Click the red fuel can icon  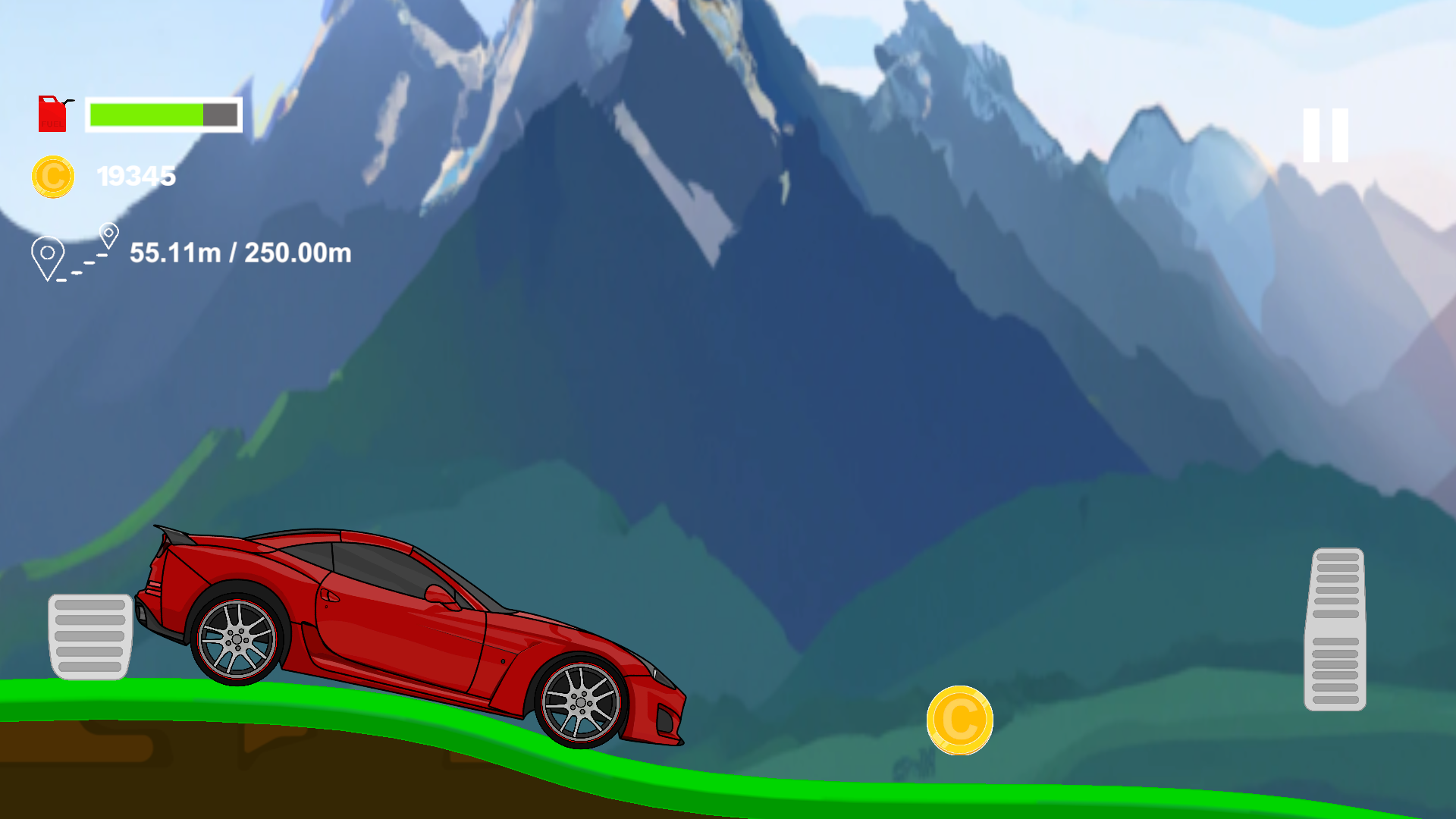pyautogui.click(x=52, y=114)
